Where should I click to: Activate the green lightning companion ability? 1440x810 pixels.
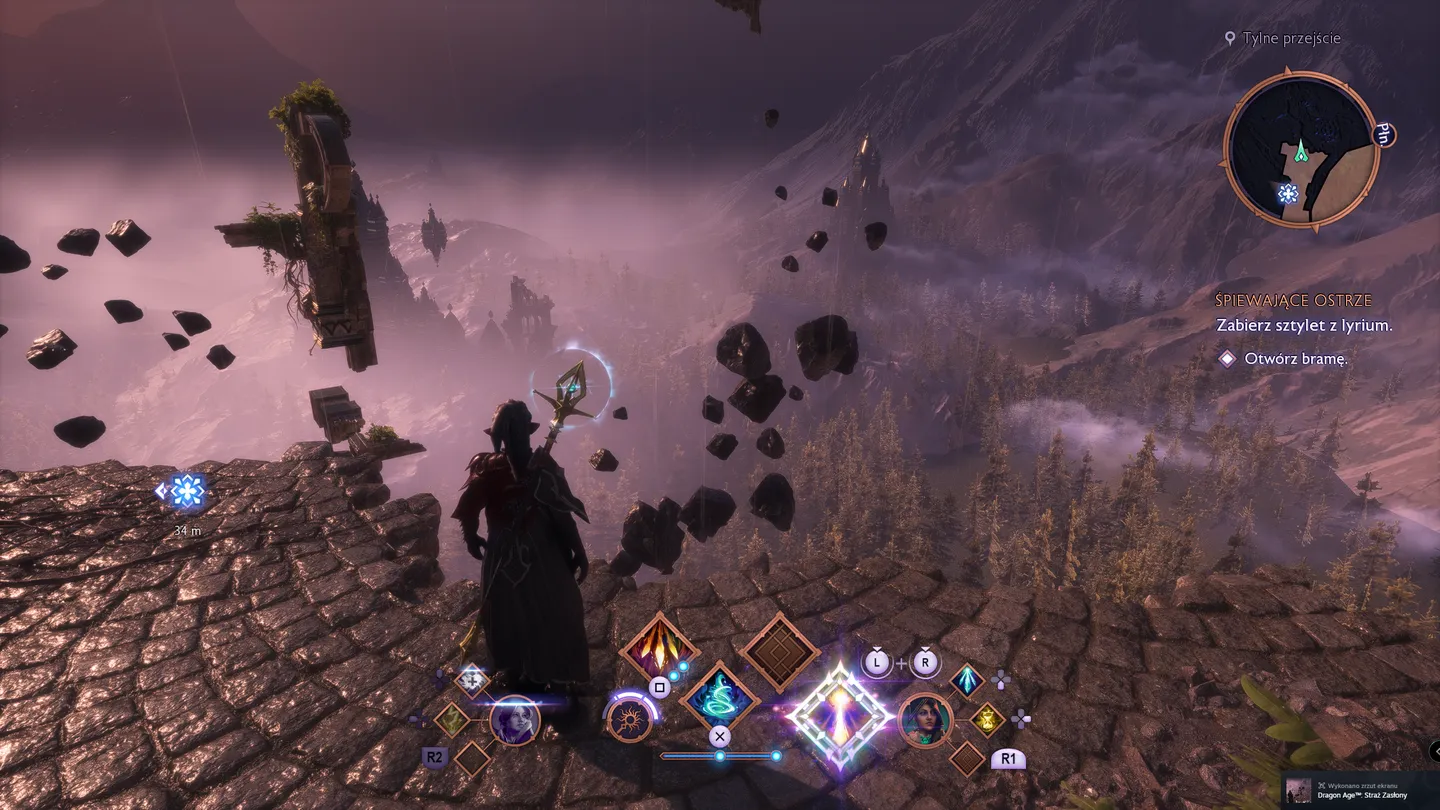point(452,718)
